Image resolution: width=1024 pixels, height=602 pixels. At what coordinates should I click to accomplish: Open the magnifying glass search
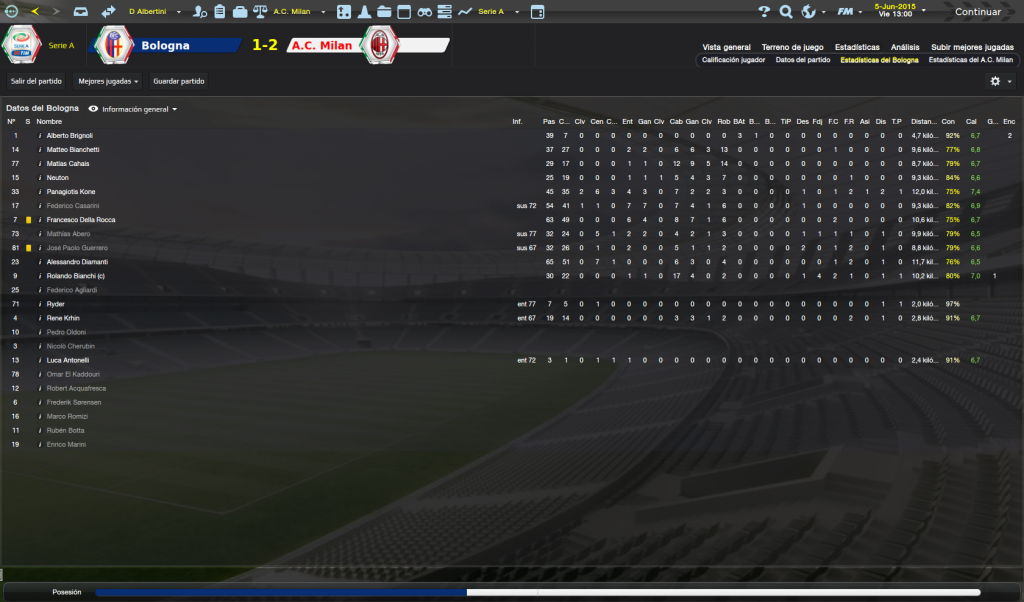click(786, 12)
